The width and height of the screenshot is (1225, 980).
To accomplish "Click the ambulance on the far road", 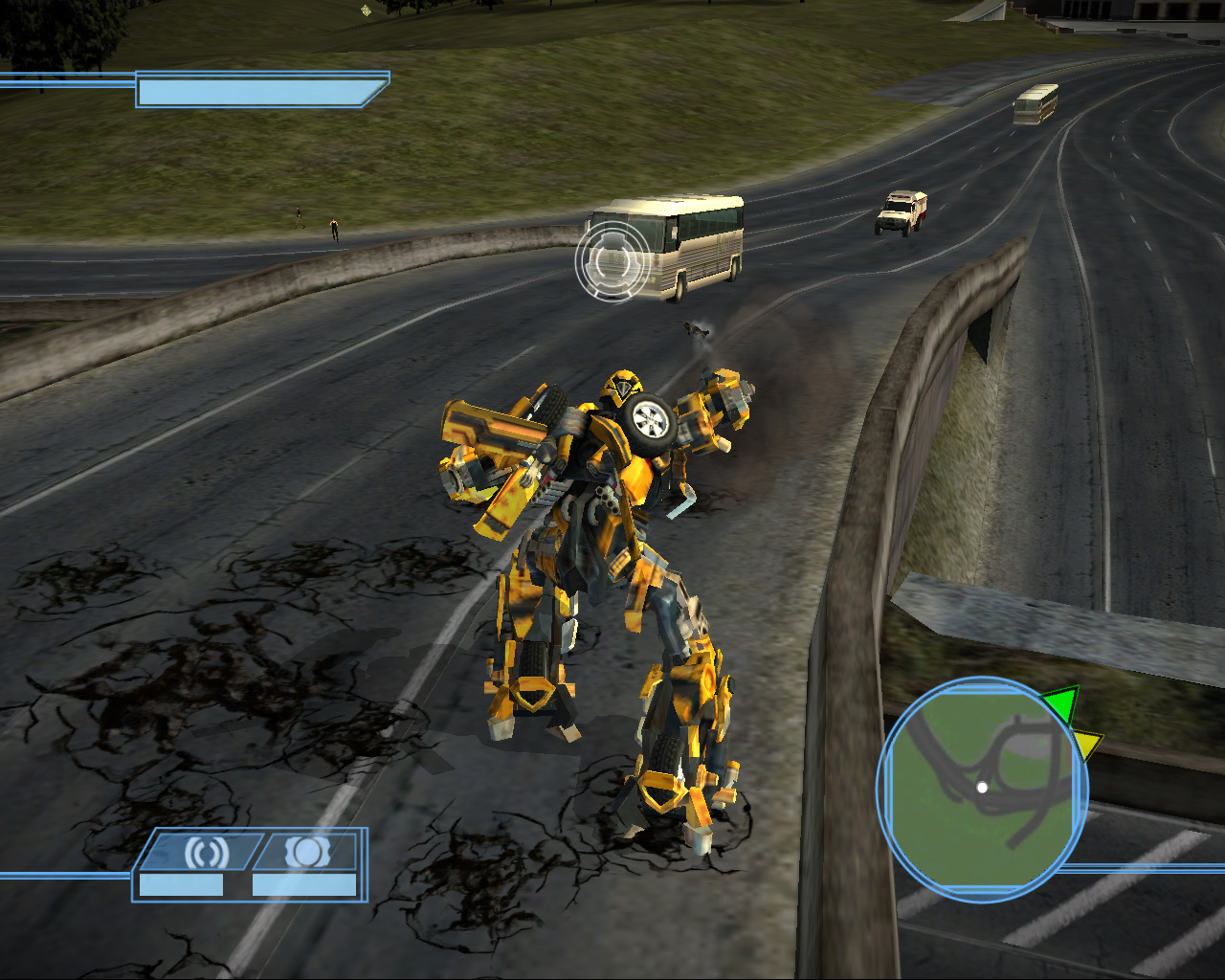I will pos(901,211).
